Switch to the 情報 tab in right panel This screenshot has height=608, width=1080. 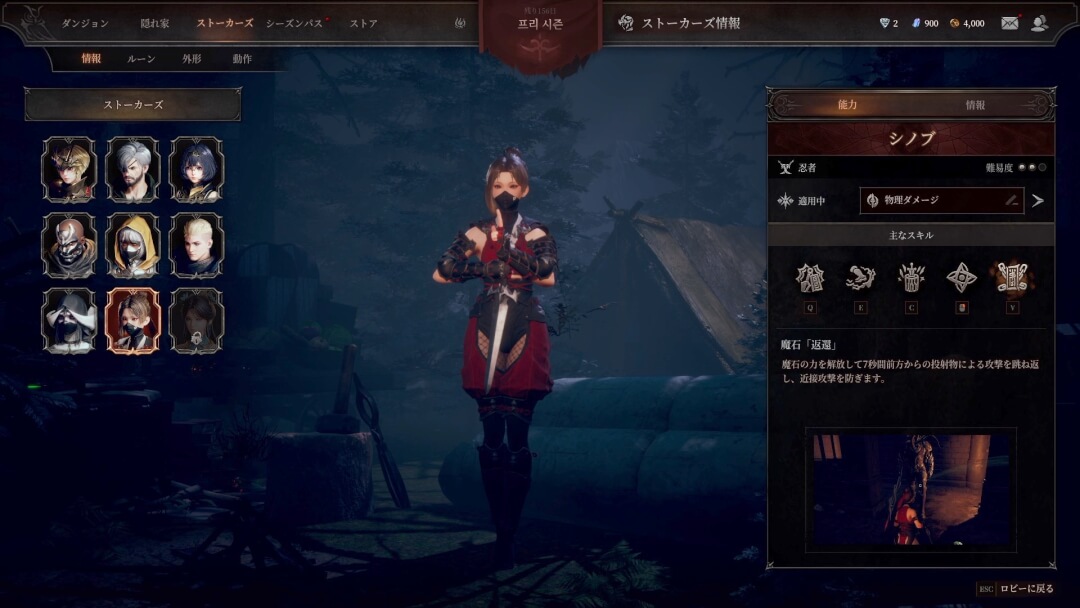pyautogui.click(x=975, y=105)
